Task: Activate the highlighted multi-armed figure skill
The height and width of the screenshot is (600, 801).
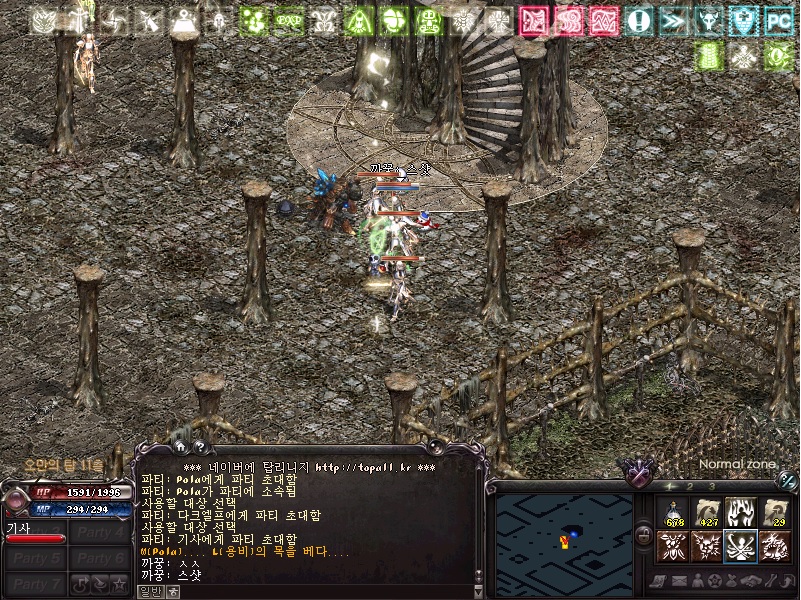Action: click(741, 547)
